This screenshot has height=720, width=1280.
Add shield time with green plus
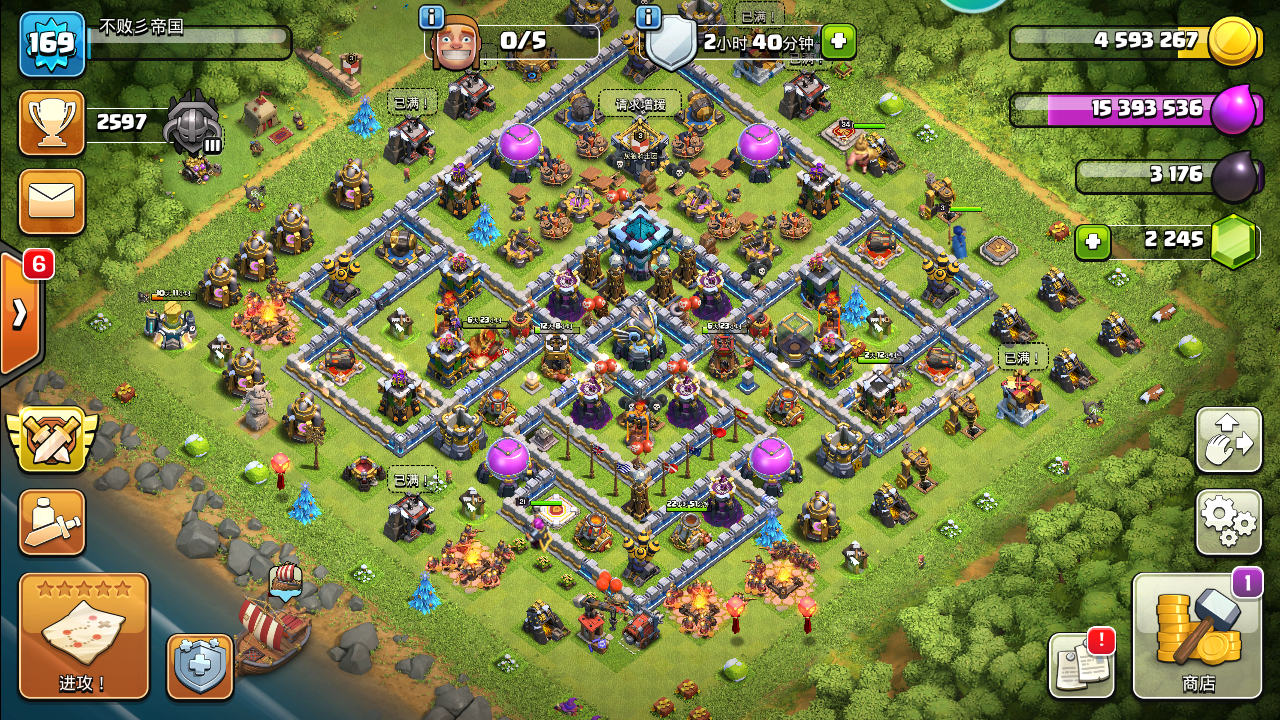[x=838, y=42]
